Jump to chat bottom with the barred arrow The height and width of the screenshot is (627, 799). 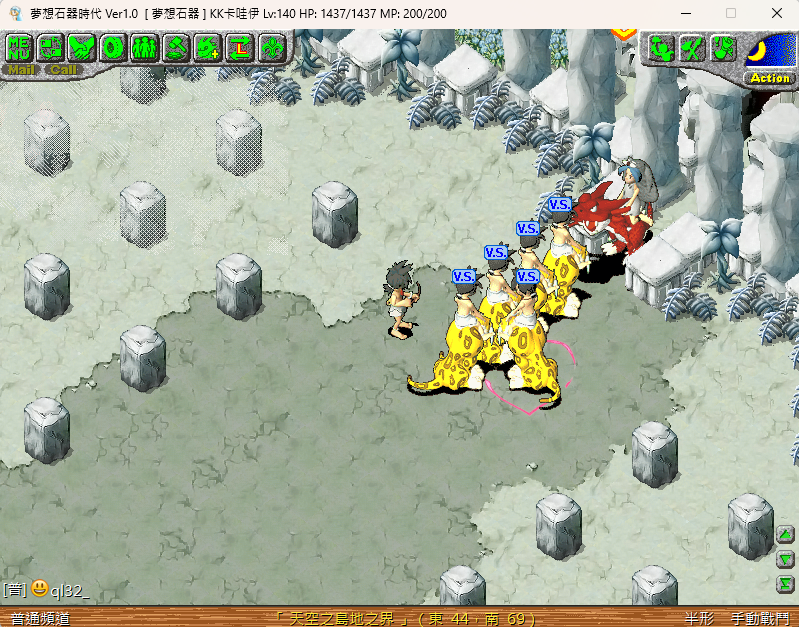(x=786, y=584)
